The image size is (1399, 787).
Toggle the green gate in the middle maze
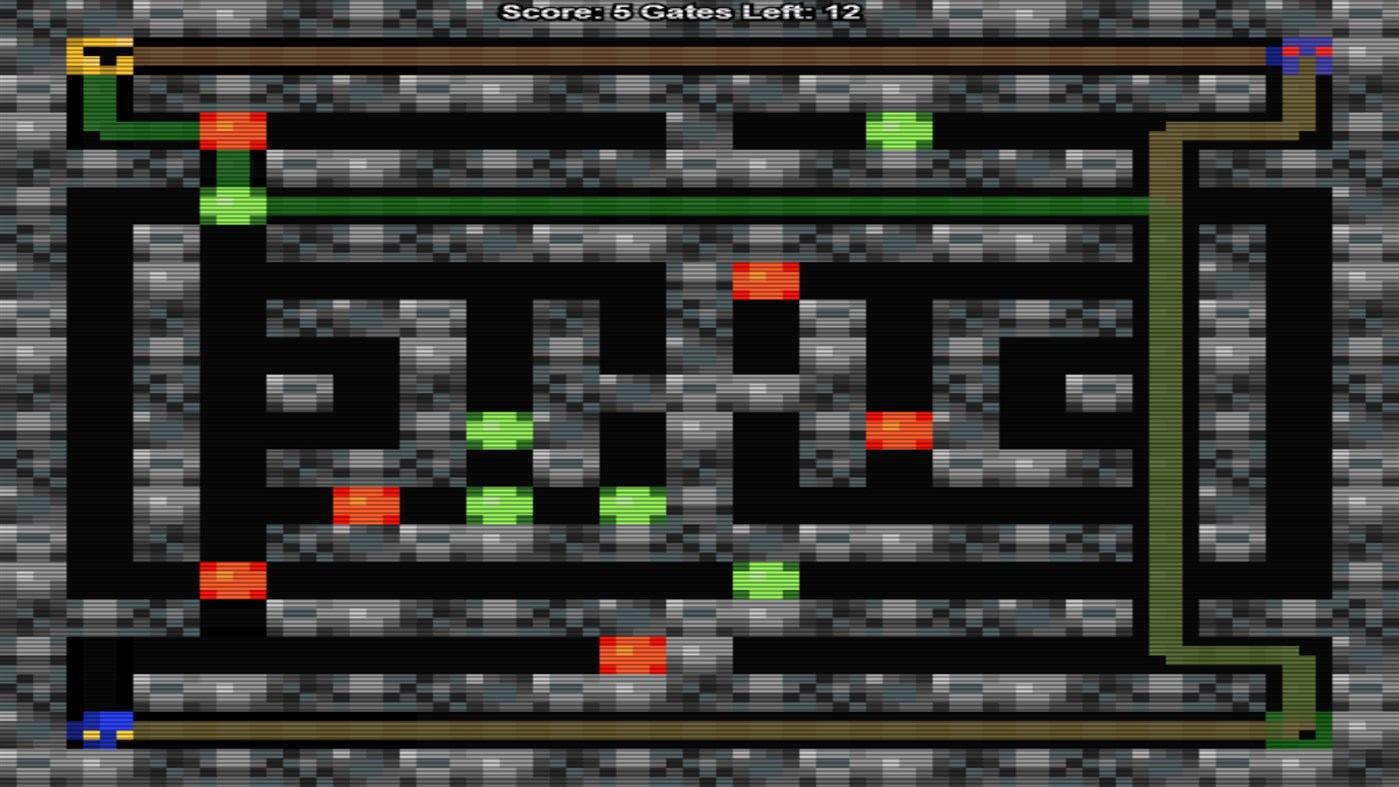[500, 428]
